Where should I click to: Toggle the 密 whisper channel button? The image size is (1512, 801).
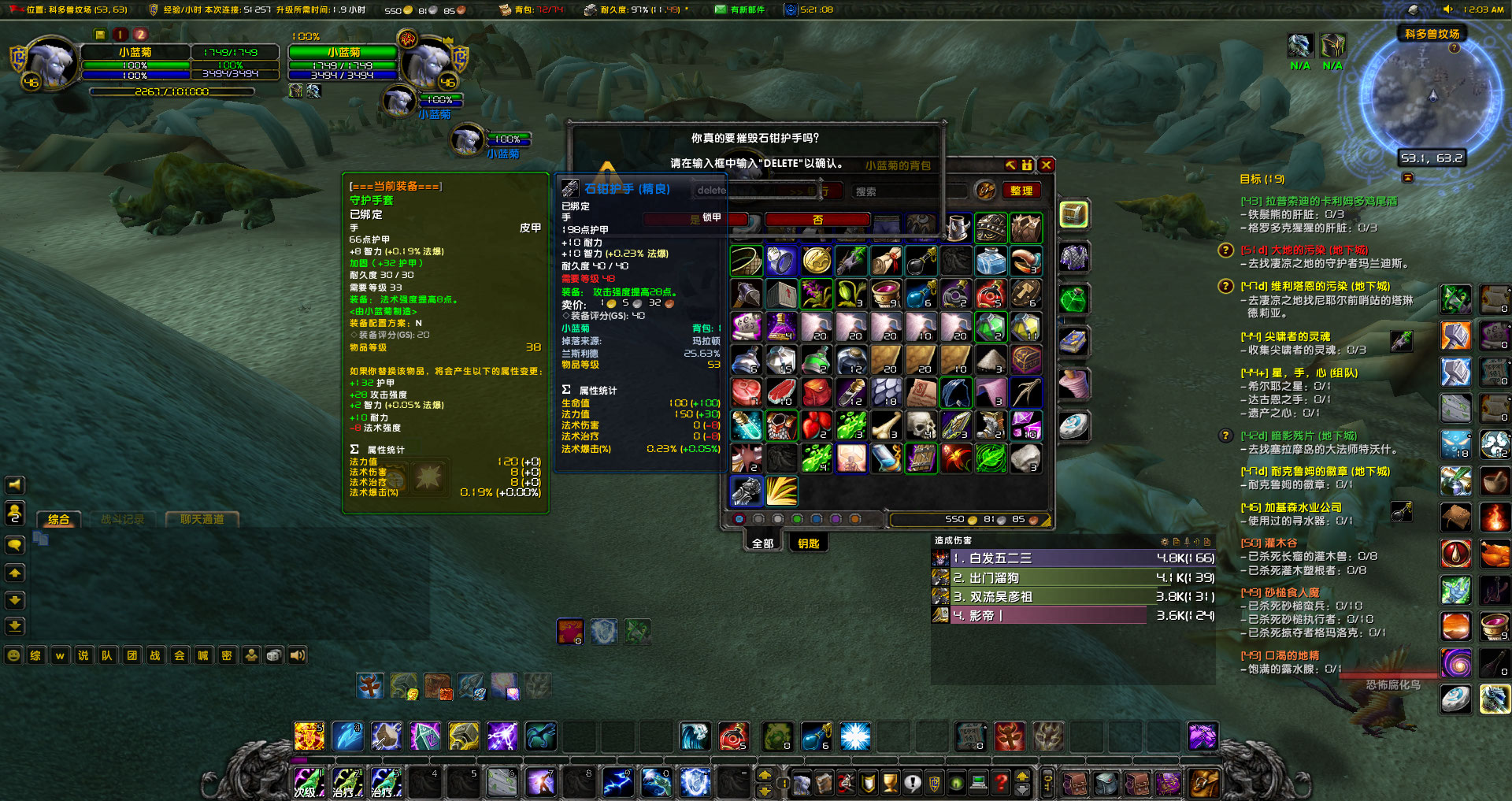227,655
